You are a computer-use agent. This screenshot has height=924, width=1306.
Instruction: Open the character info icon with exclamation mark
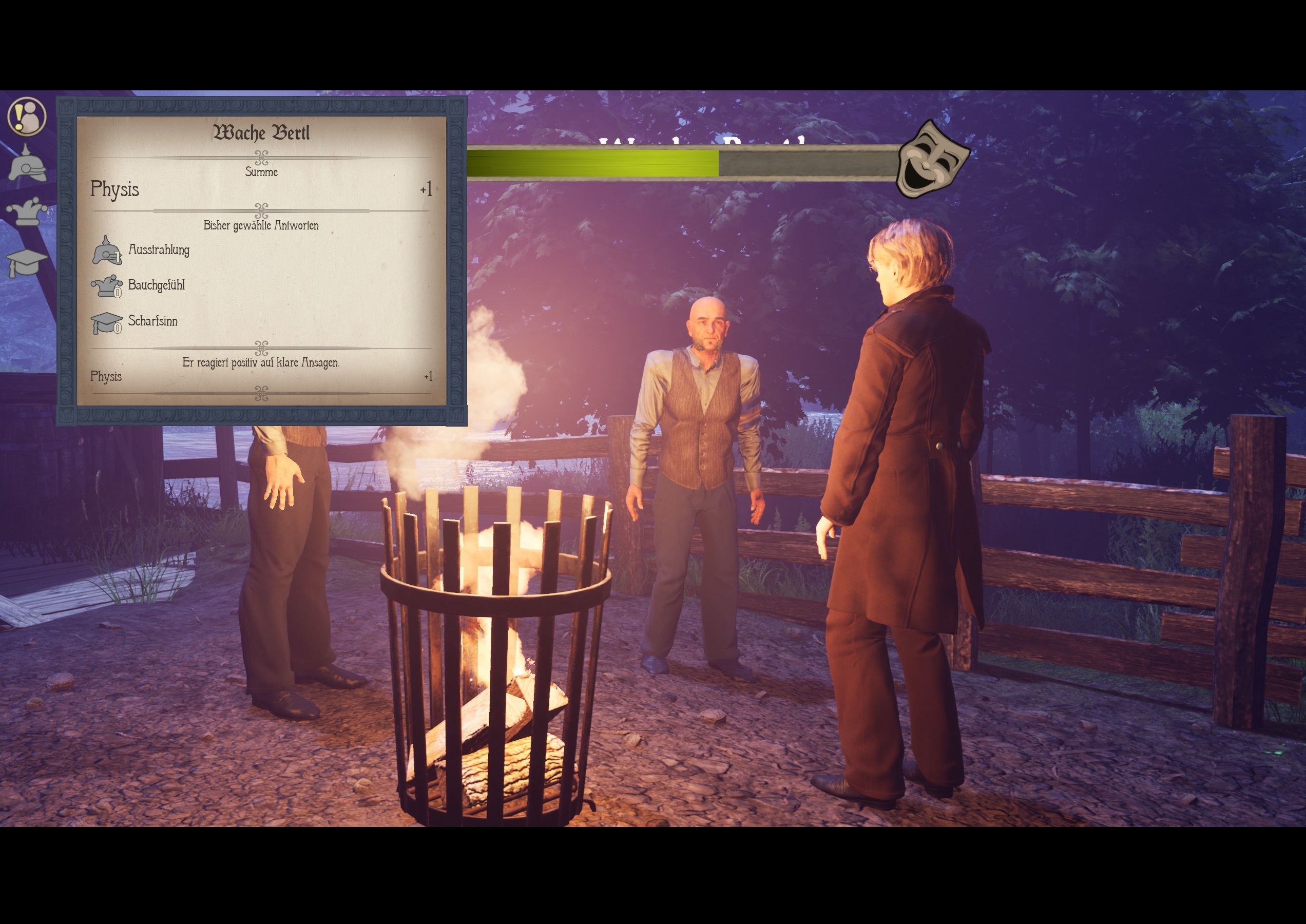[x=27, y=117]
